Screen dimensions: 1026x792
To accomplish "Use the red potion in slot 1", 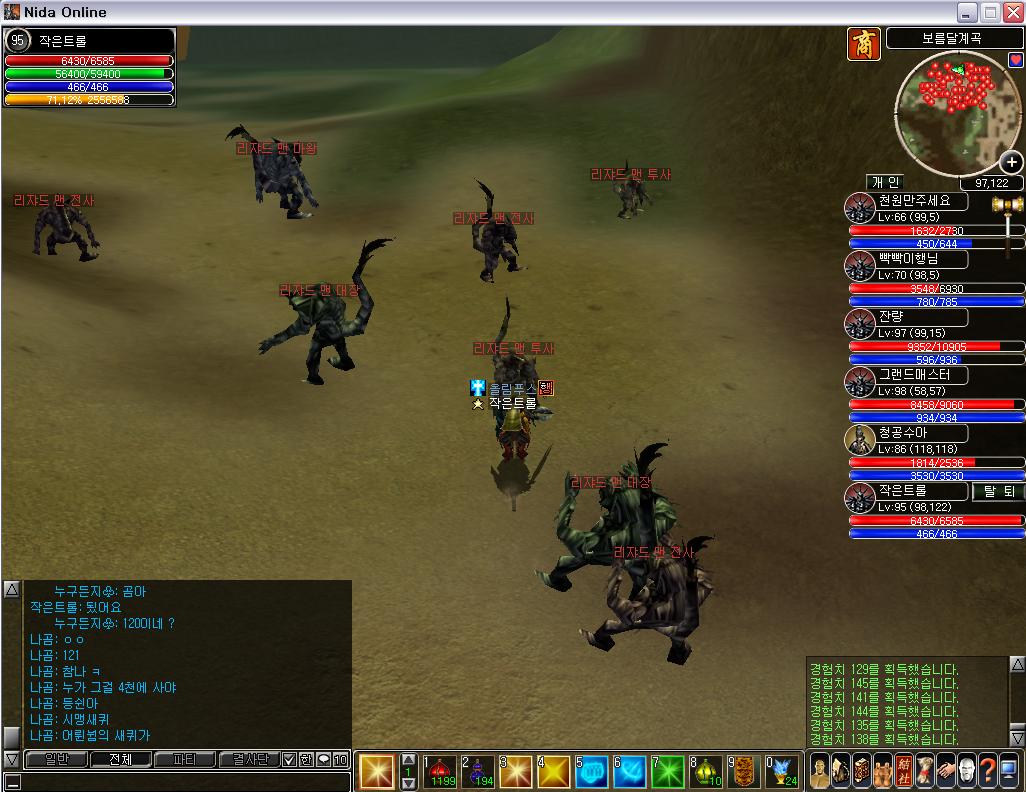I will (440, 771).
